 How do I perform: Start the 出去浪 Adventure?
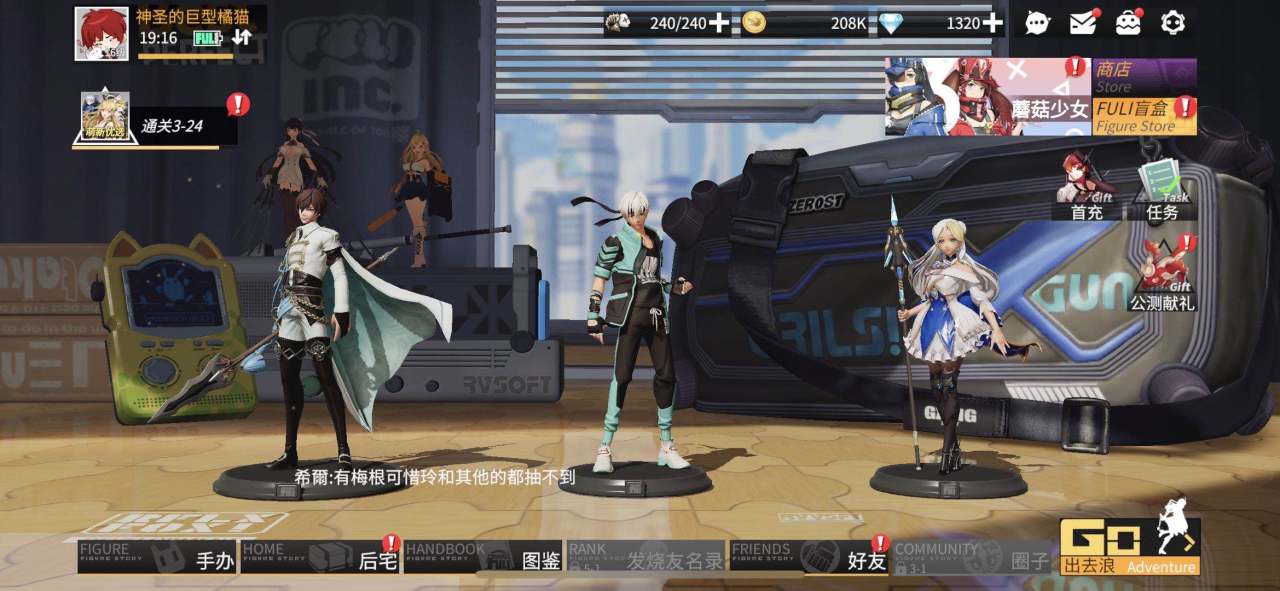(1129, 548)
